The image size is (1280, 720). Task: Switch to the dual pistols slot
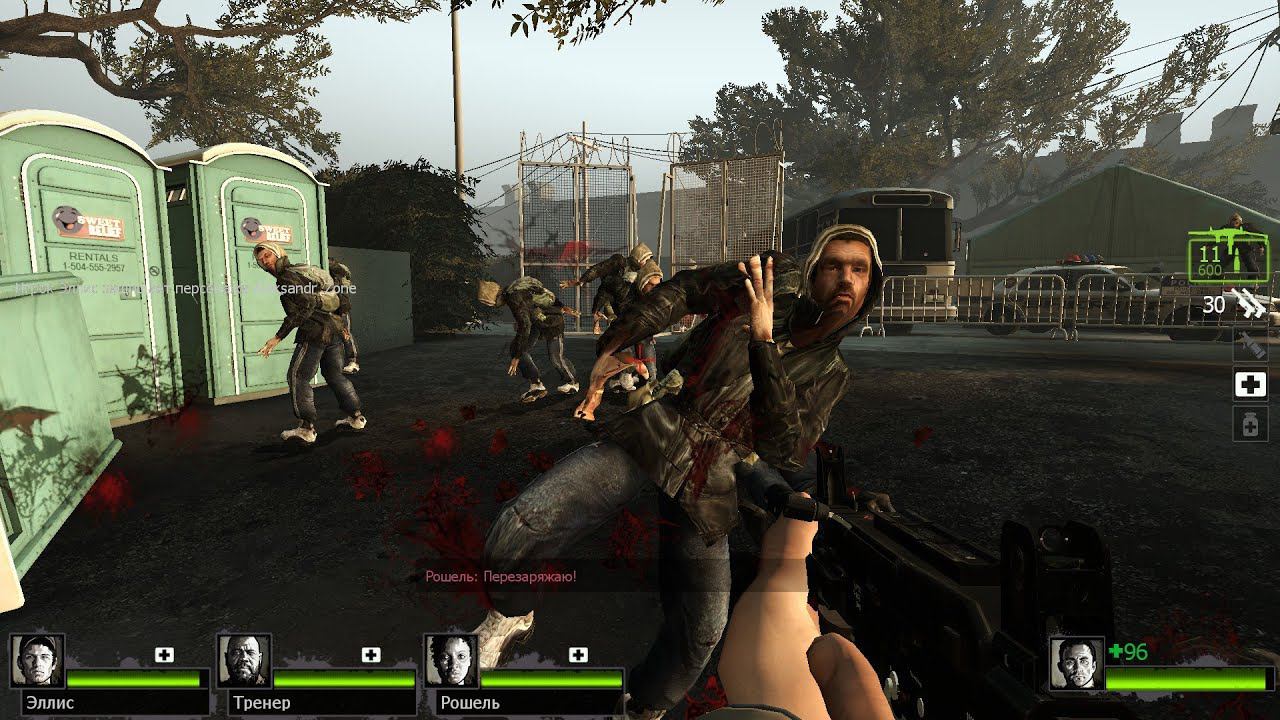(1249, 302)
